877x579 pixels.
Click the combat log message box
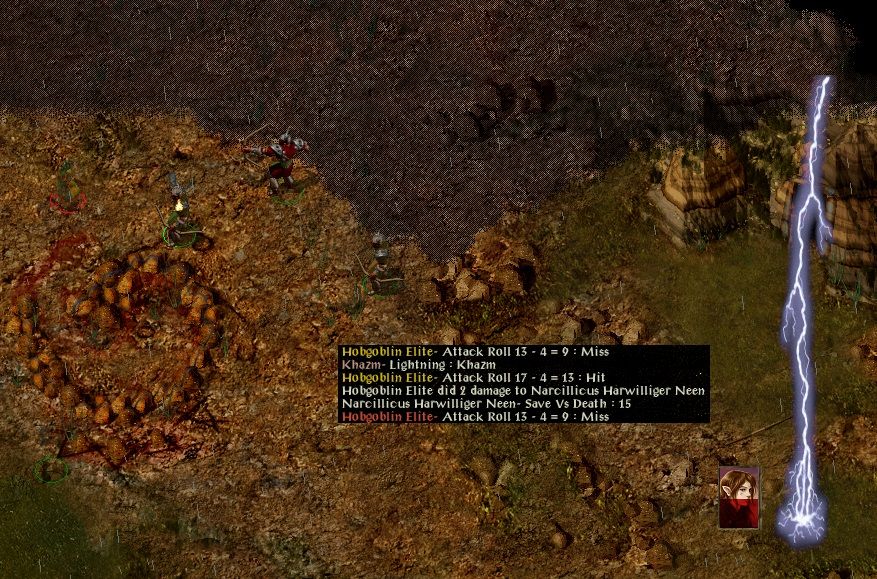coord(524,384)
